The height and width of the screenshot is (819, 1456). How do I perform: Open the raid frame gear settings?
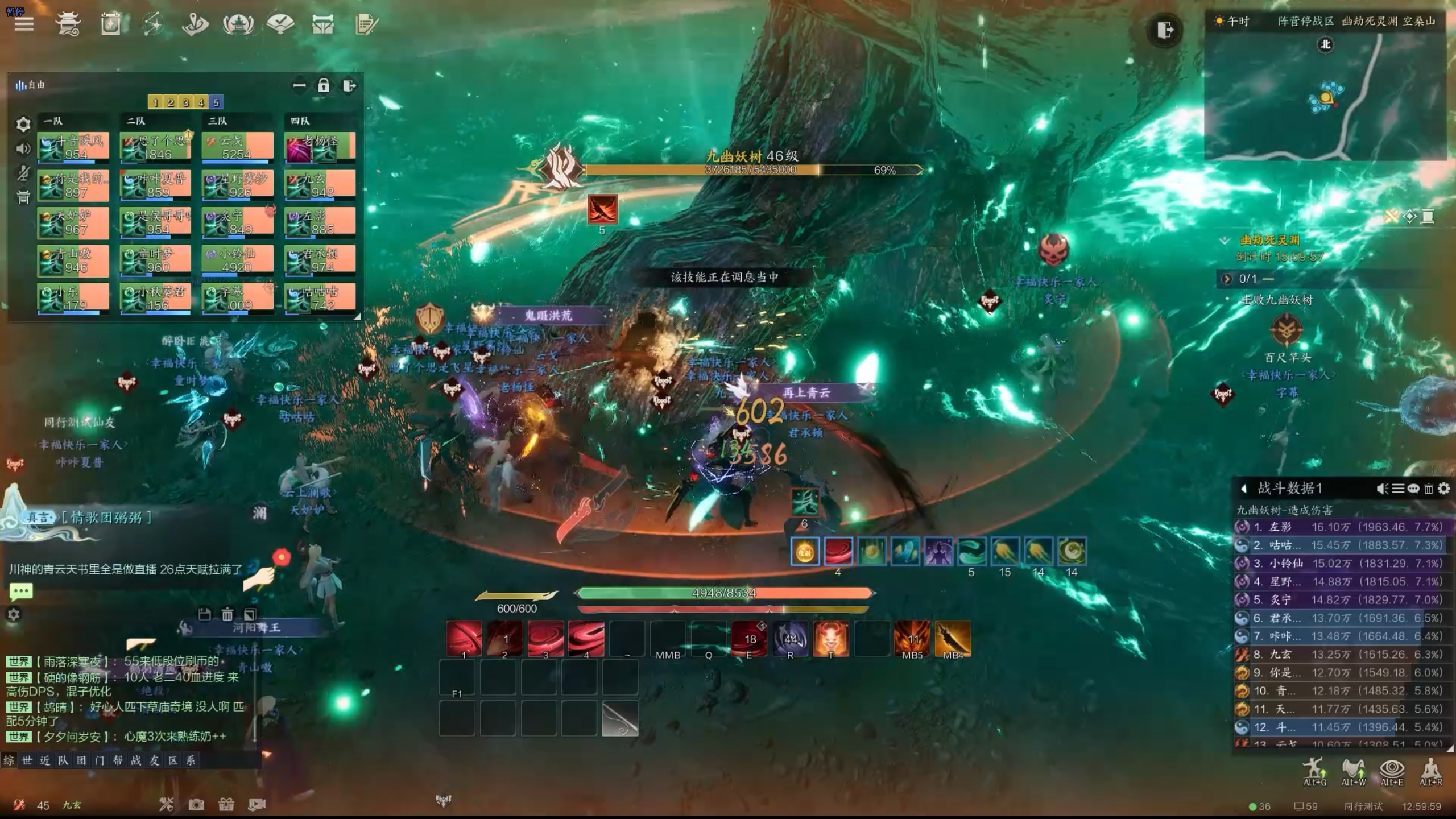(23, 124)
